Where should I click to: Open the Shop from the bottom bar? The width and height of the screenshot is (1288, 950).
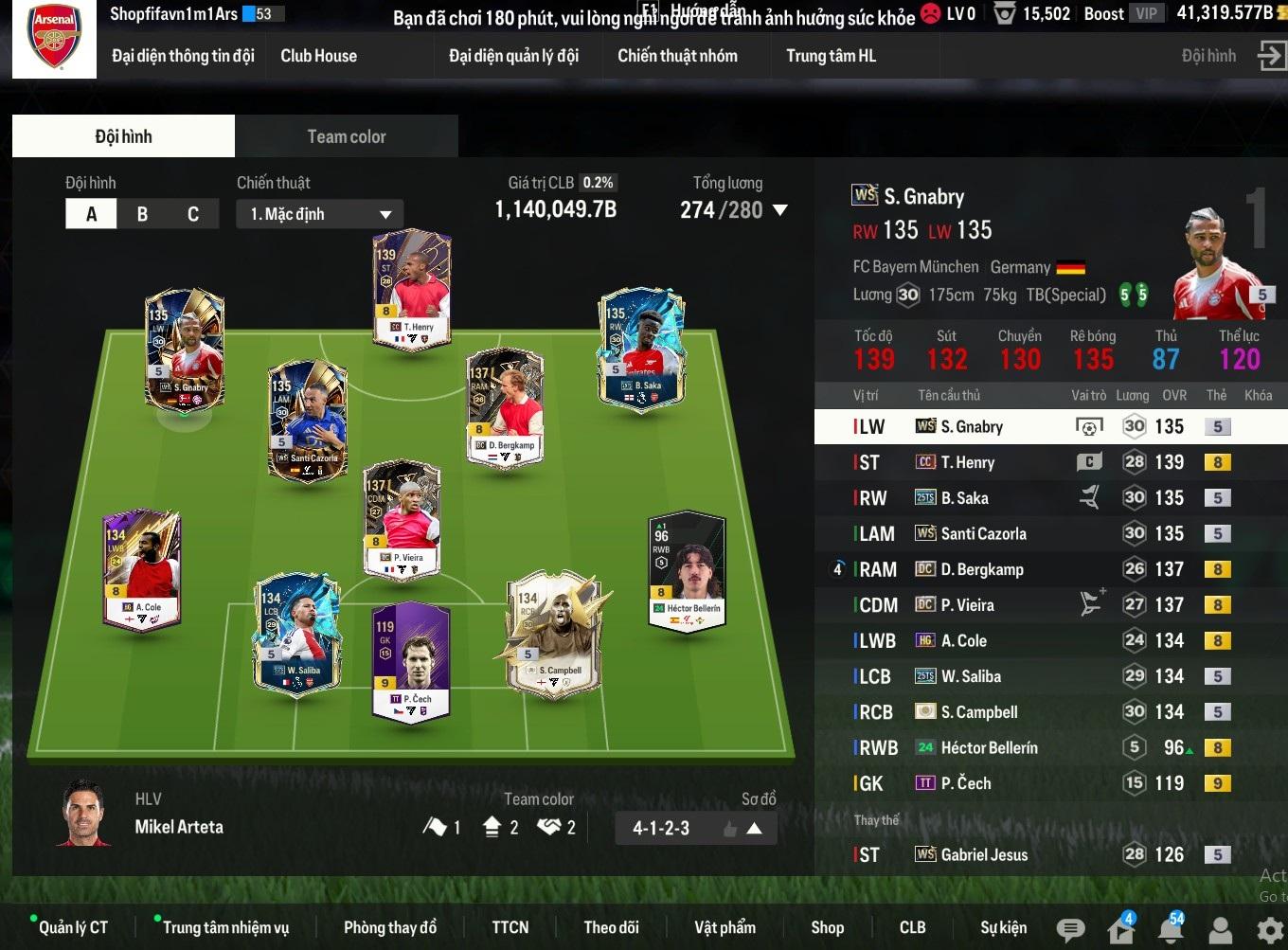coord(827,927)
